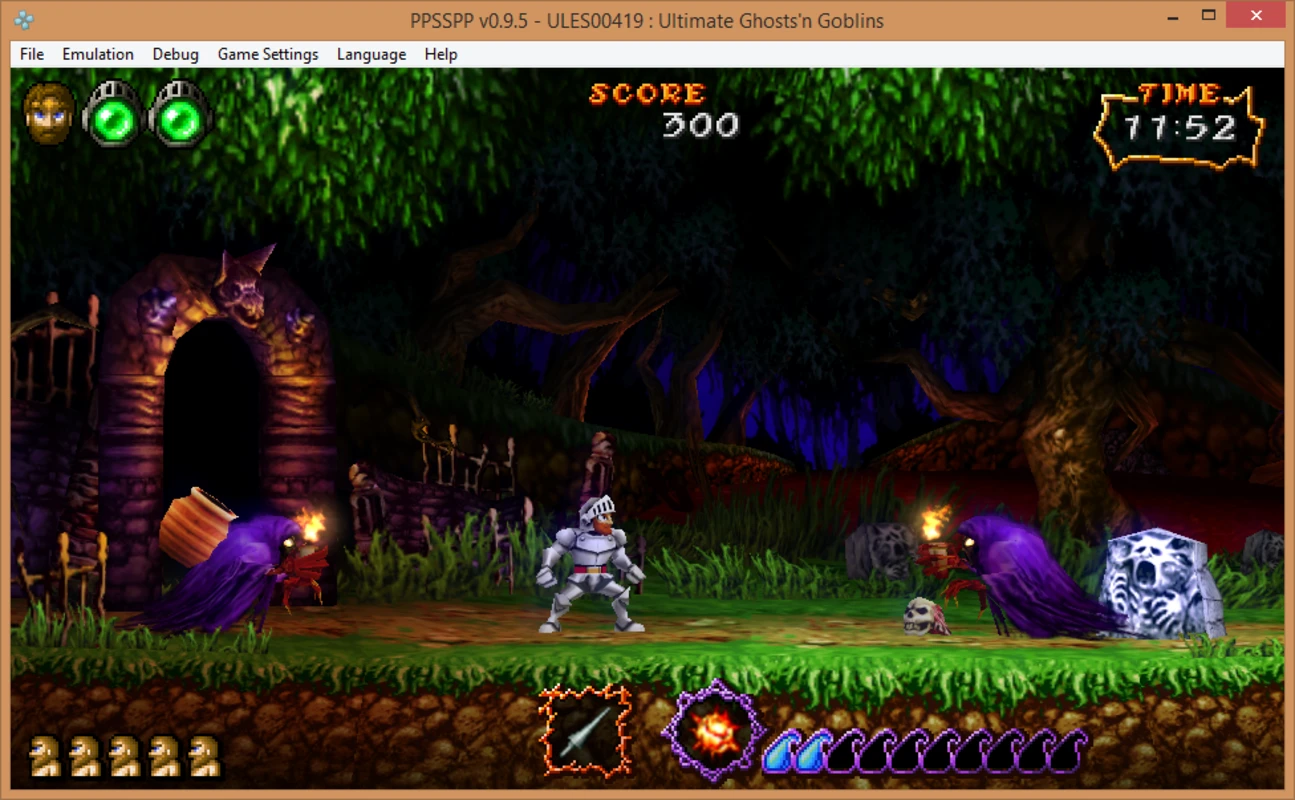Open the Help menu
The width and height of the screenshot is (1295, 800).
coord(439,54)
